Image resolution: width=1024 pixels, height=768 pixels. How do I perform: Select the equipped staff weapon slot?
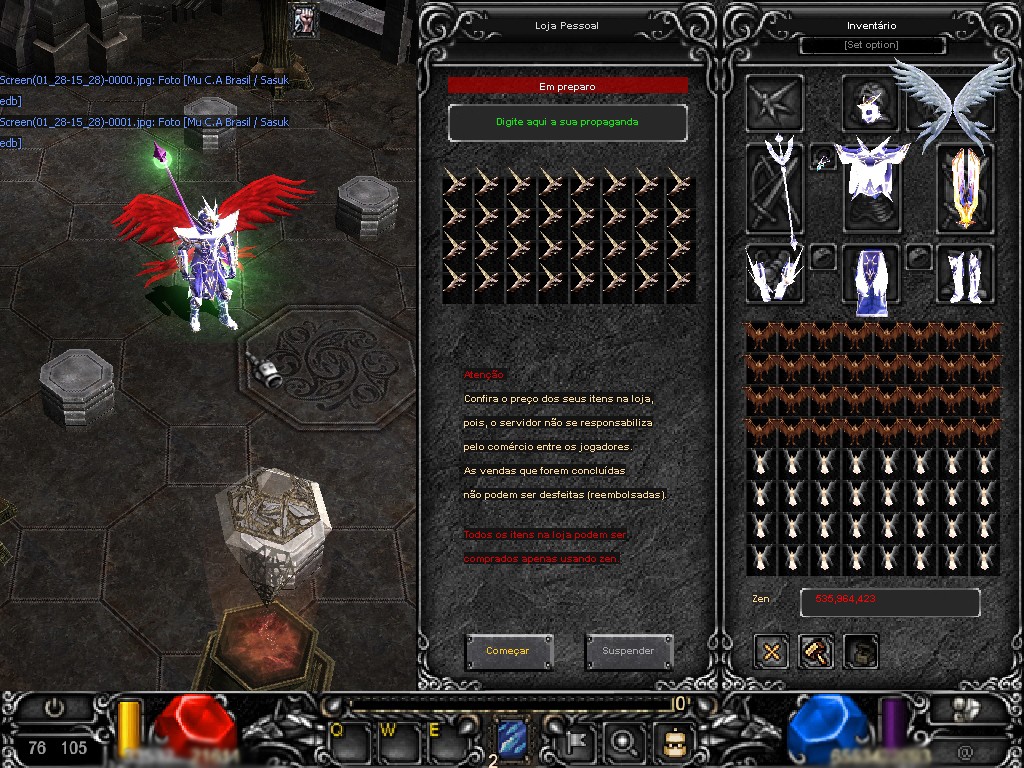[775, 188]
